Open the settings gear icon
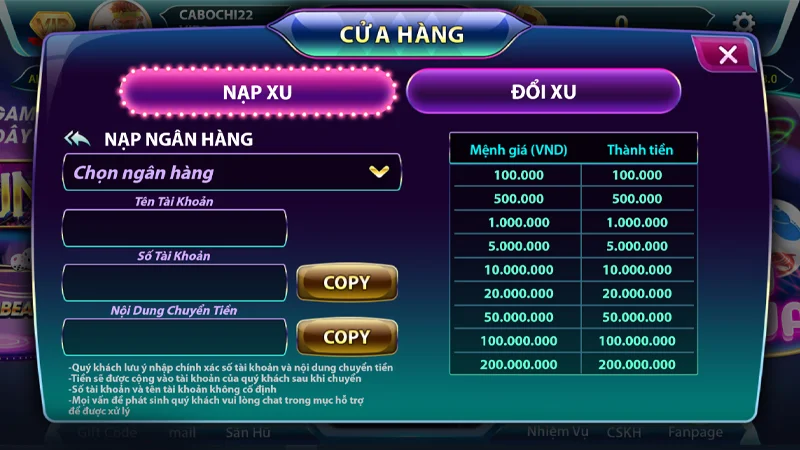 coord(743,22)
